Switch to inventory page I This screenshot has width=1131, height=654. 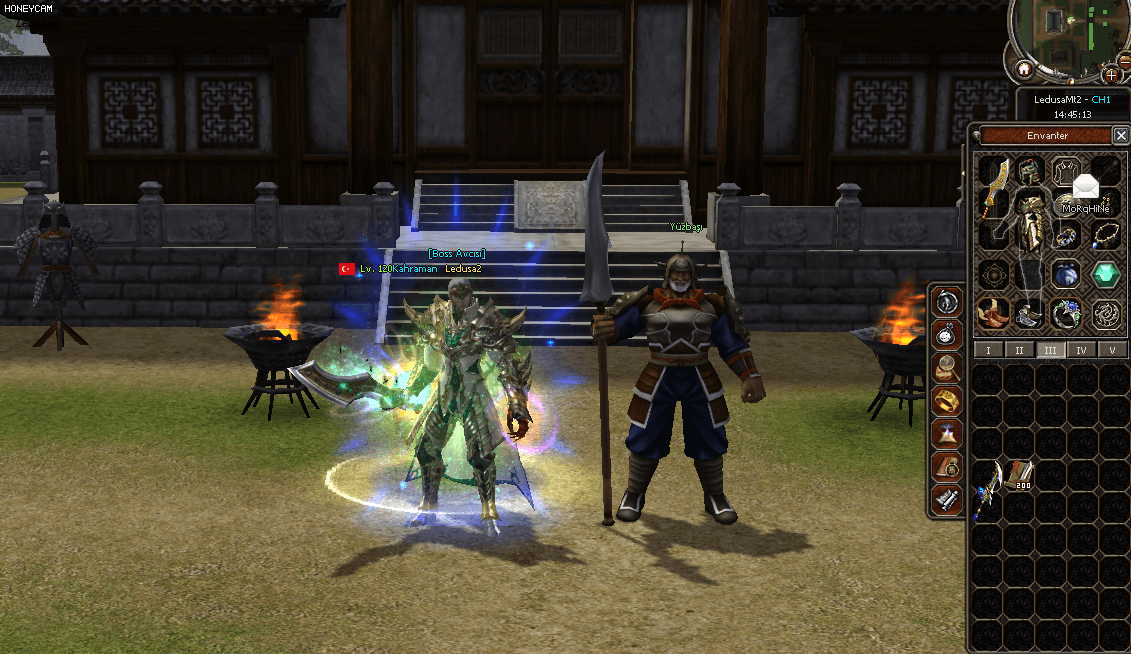pyautogui.click(x=988, y=350)
